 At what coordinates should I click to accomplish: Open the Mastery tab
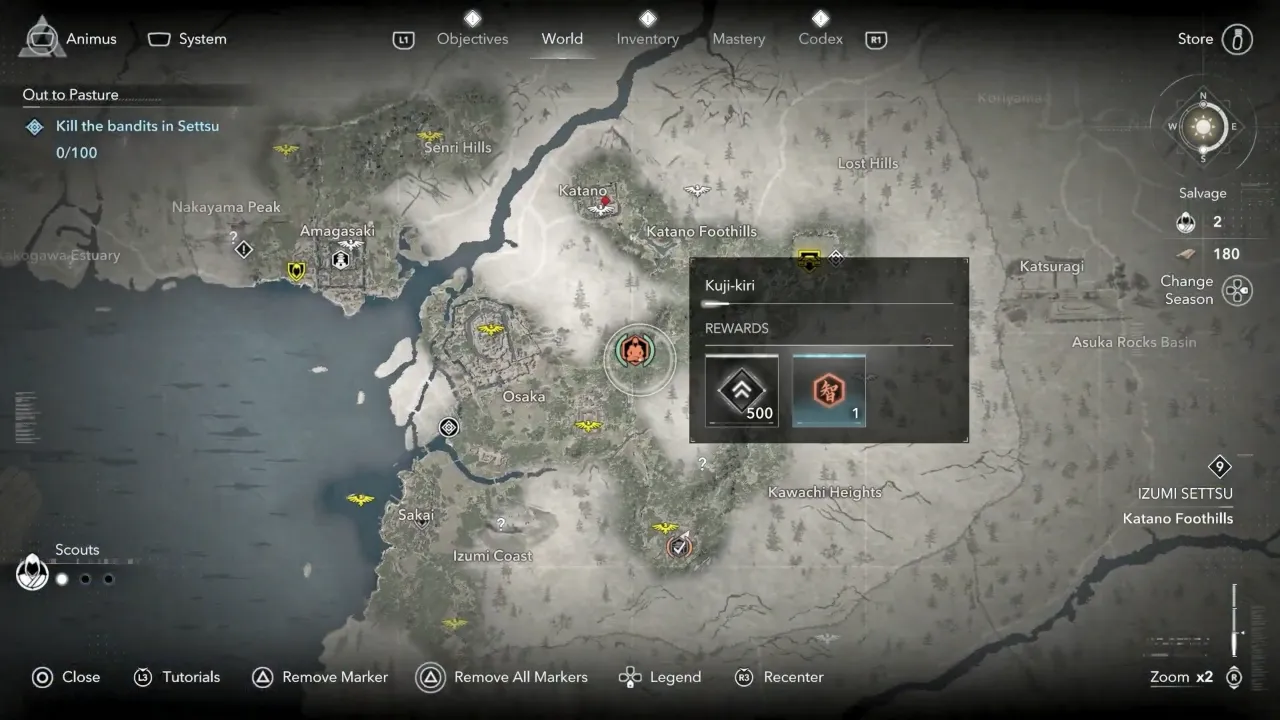738,39
